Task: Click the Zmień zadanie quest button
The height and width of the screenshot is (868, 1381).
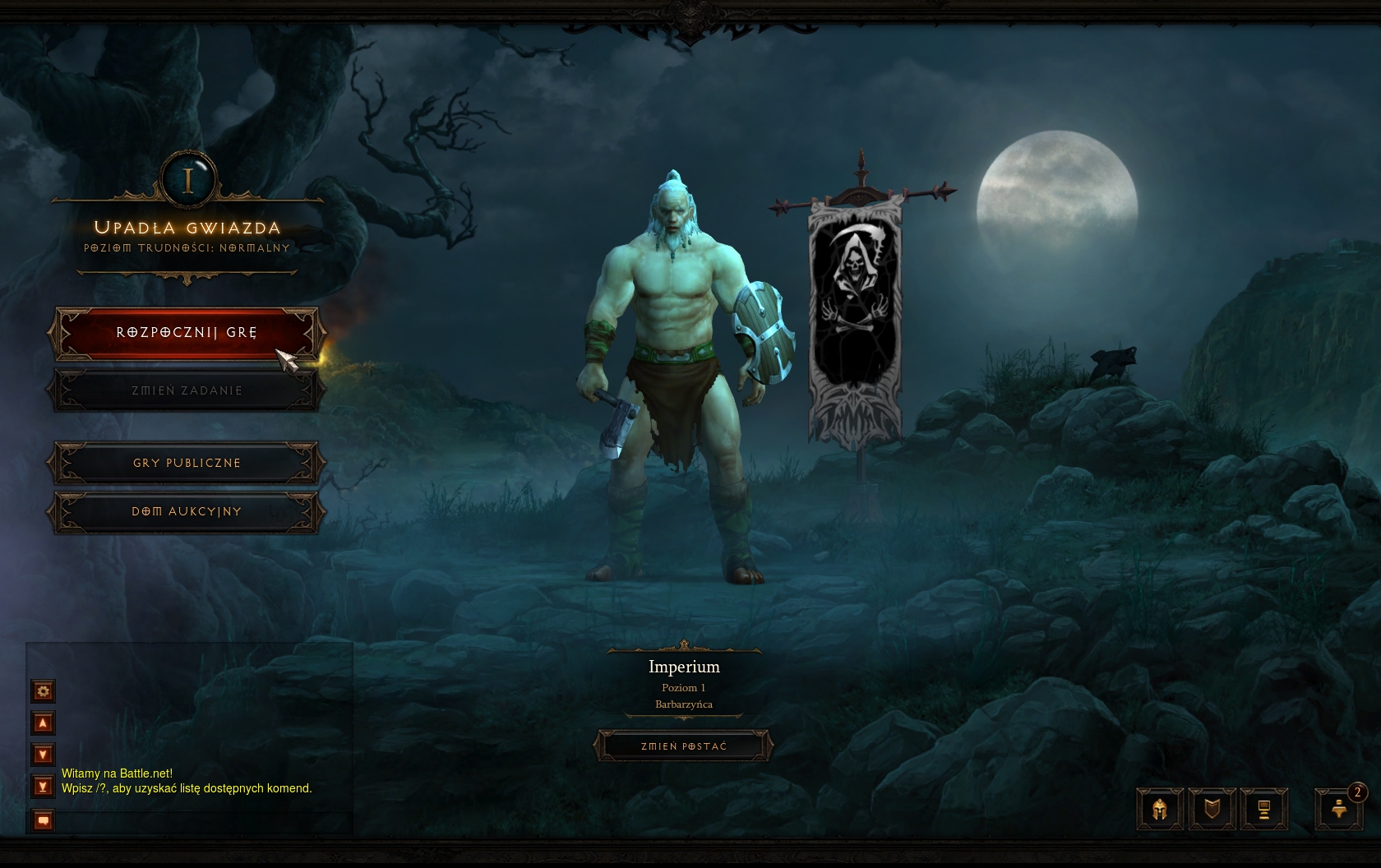Action: [187, 390]
